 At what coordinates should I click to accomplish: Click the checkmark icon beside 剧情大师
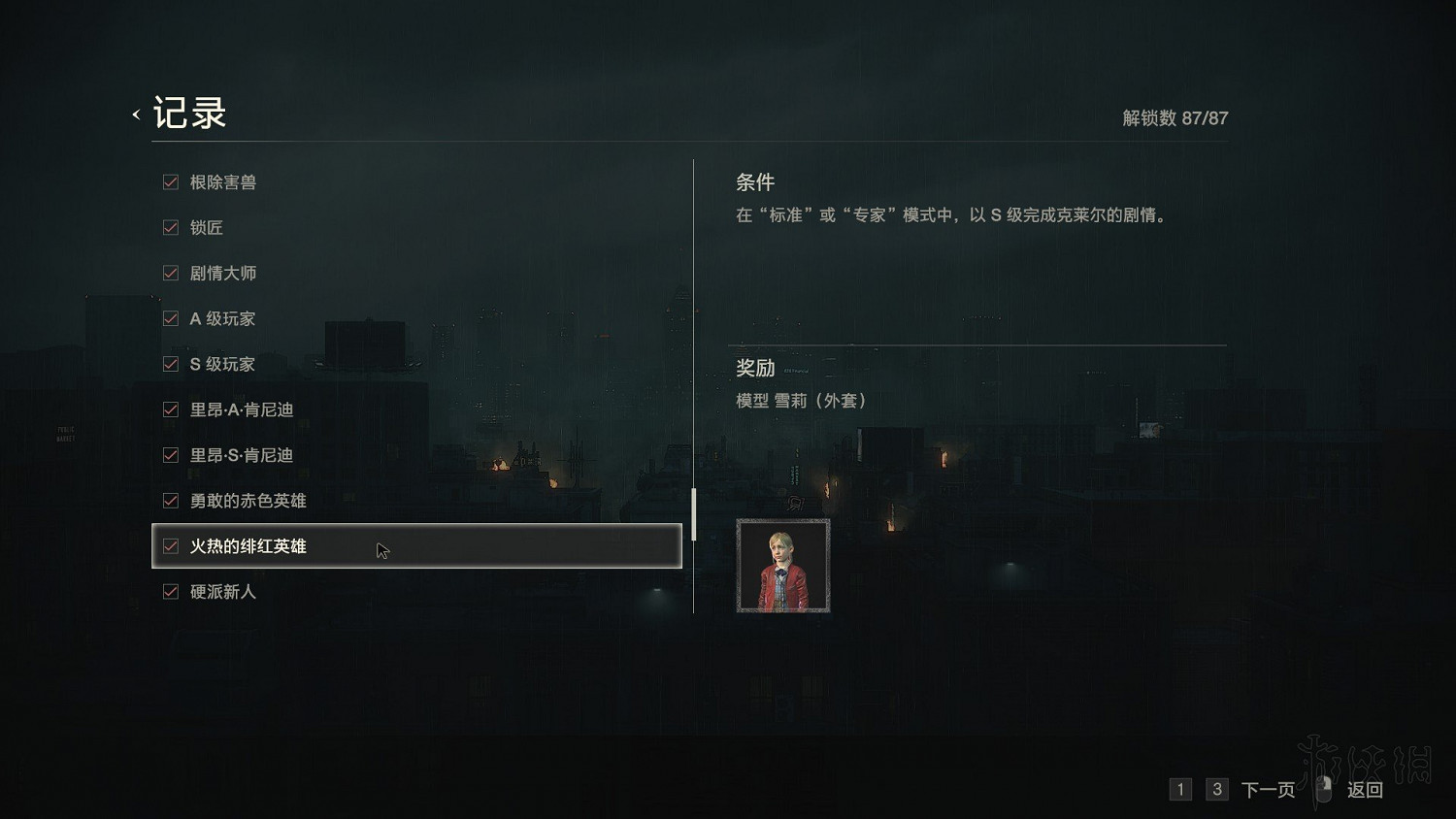(x=171, y=273)
